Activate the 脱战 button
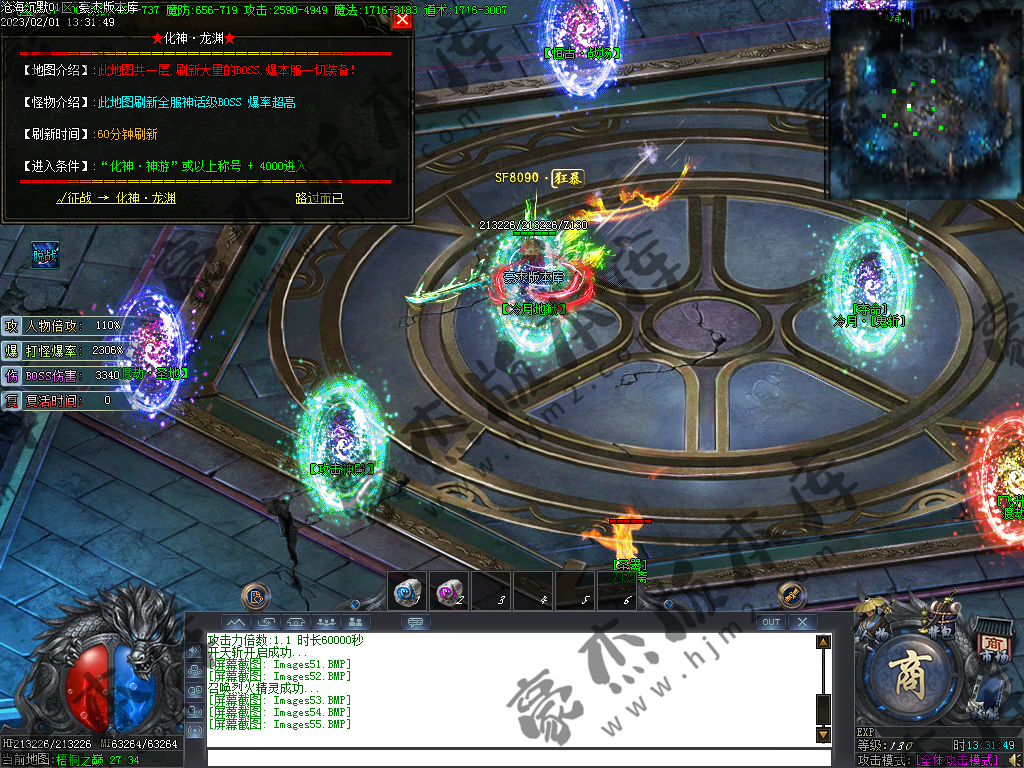 [45, 256]
